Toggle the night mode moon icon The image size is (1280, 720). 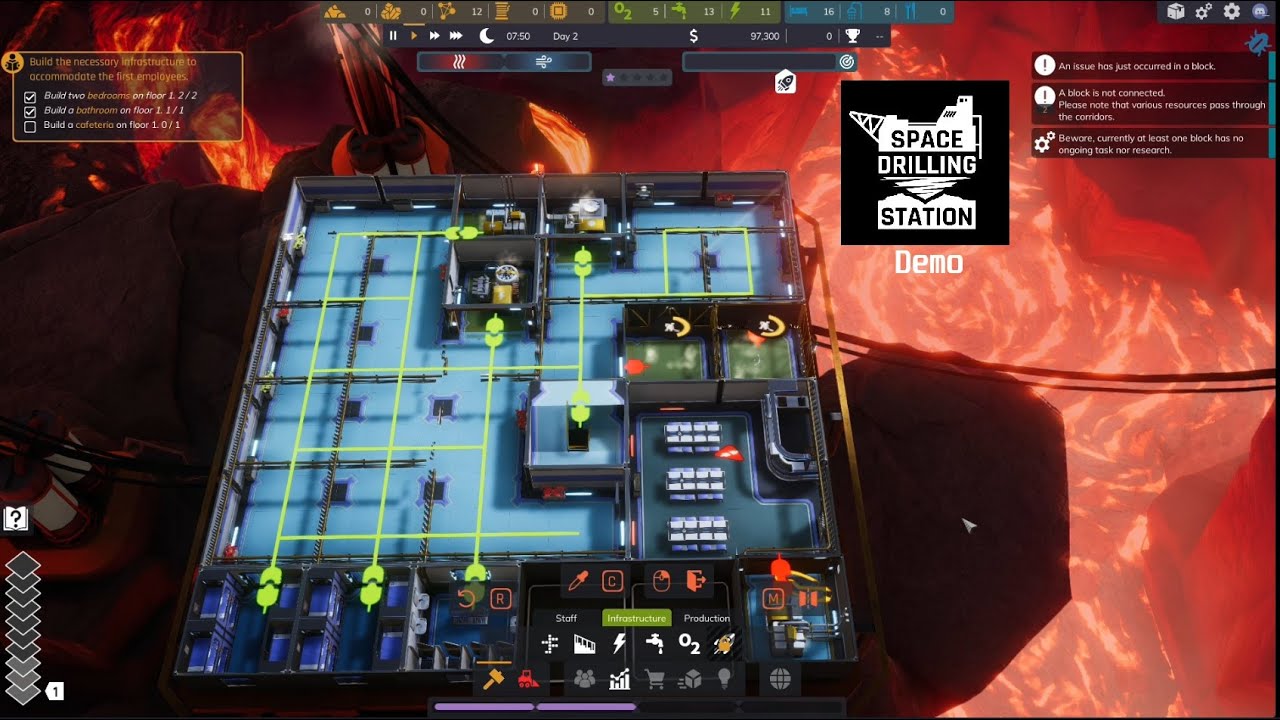pos(485,36)
